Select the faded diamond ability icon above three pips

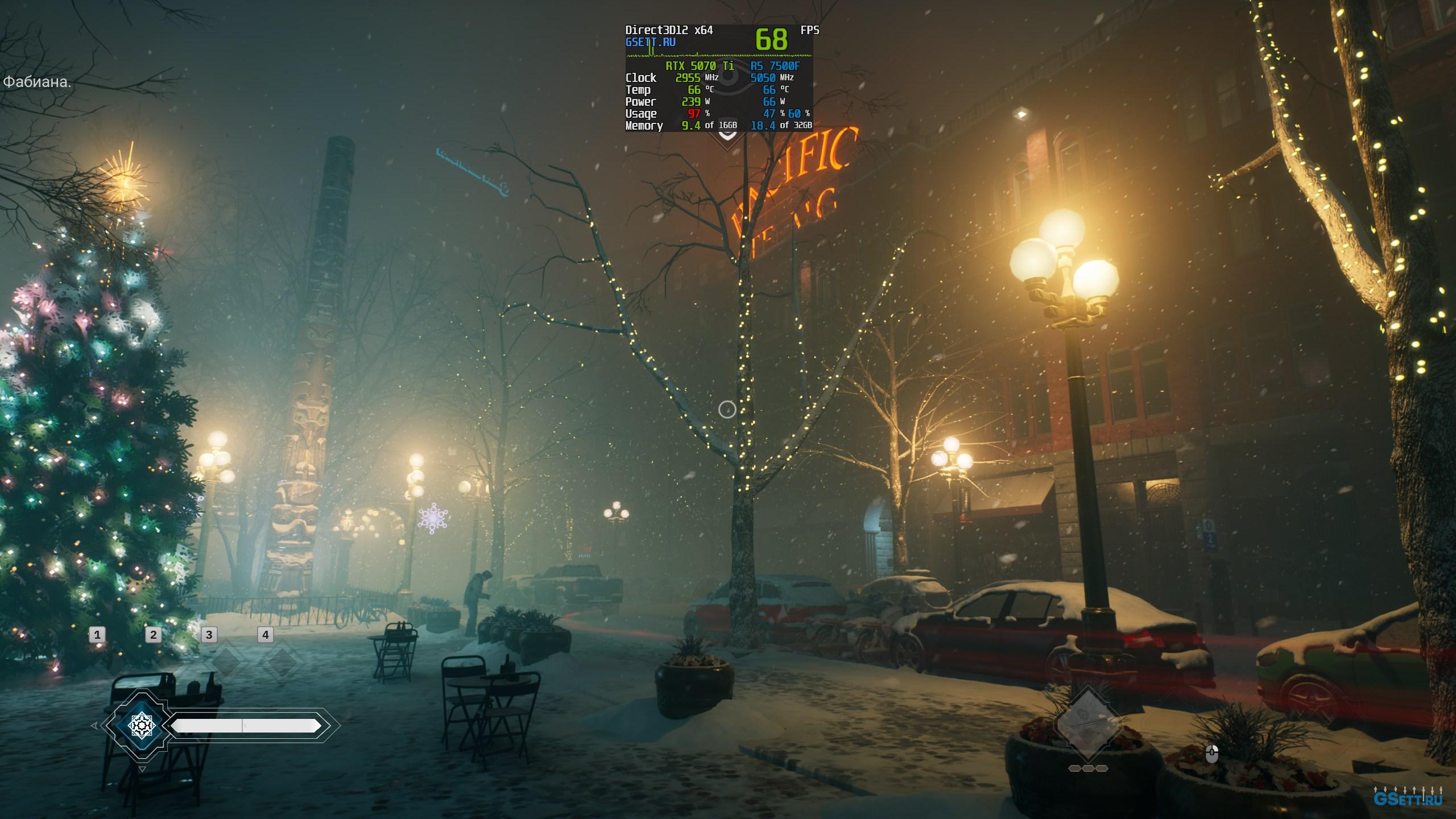[x=1087, y=724]
